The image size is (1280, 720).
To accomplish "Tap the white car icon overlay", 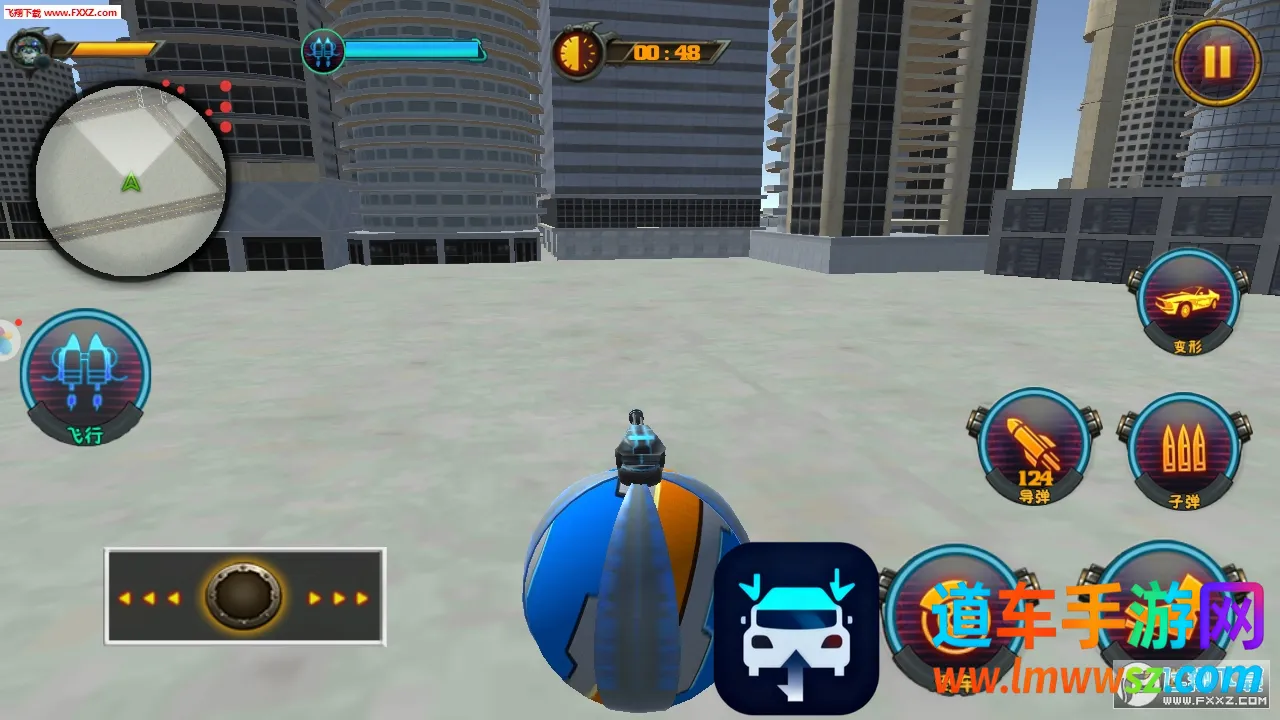I will click(x=796, y=628).
